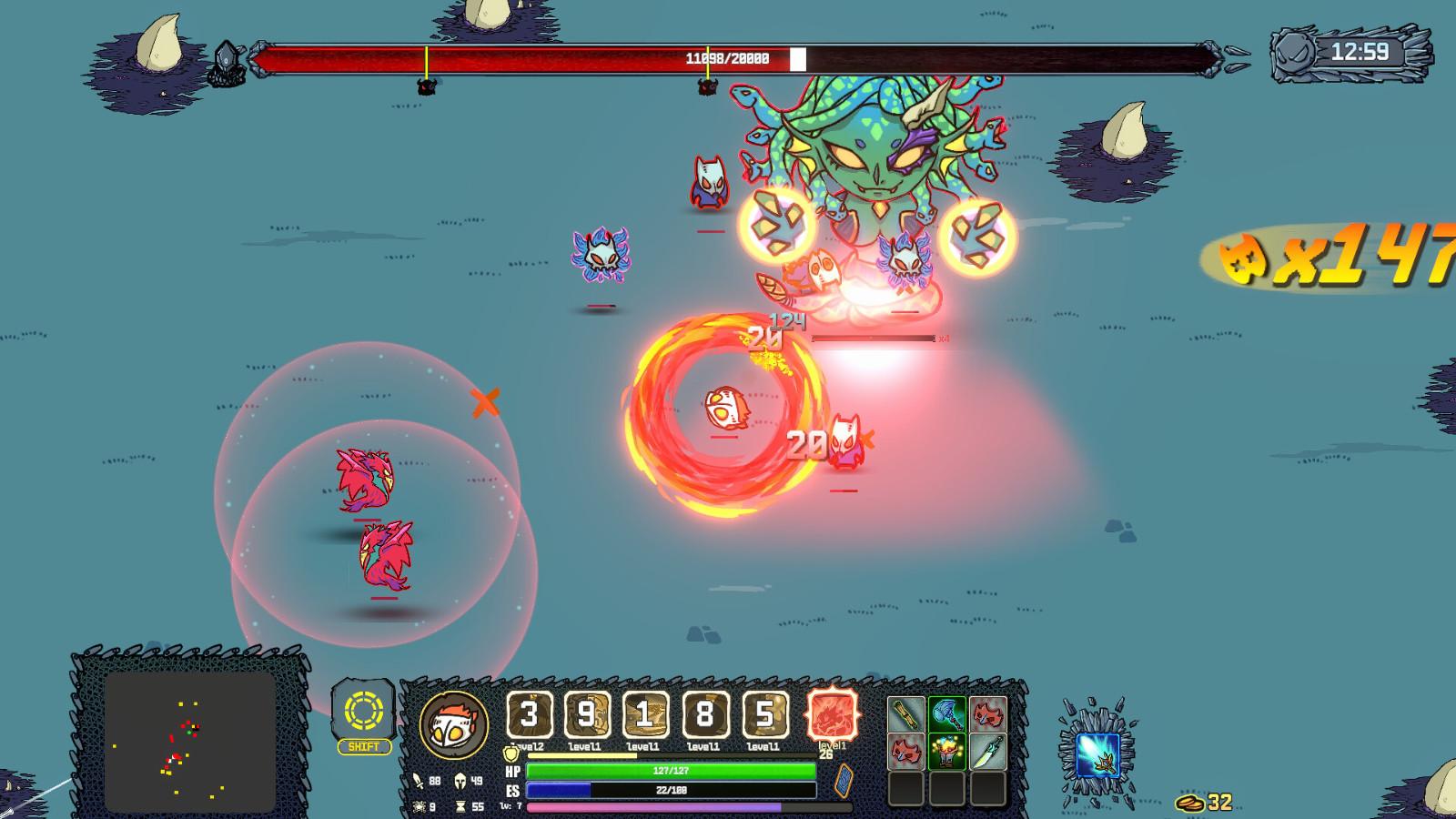This screenshot has width=1456, height=819.
Task: Activate the yellow ring dash ability
Action: pyautogui.click(x=363, y=711)
